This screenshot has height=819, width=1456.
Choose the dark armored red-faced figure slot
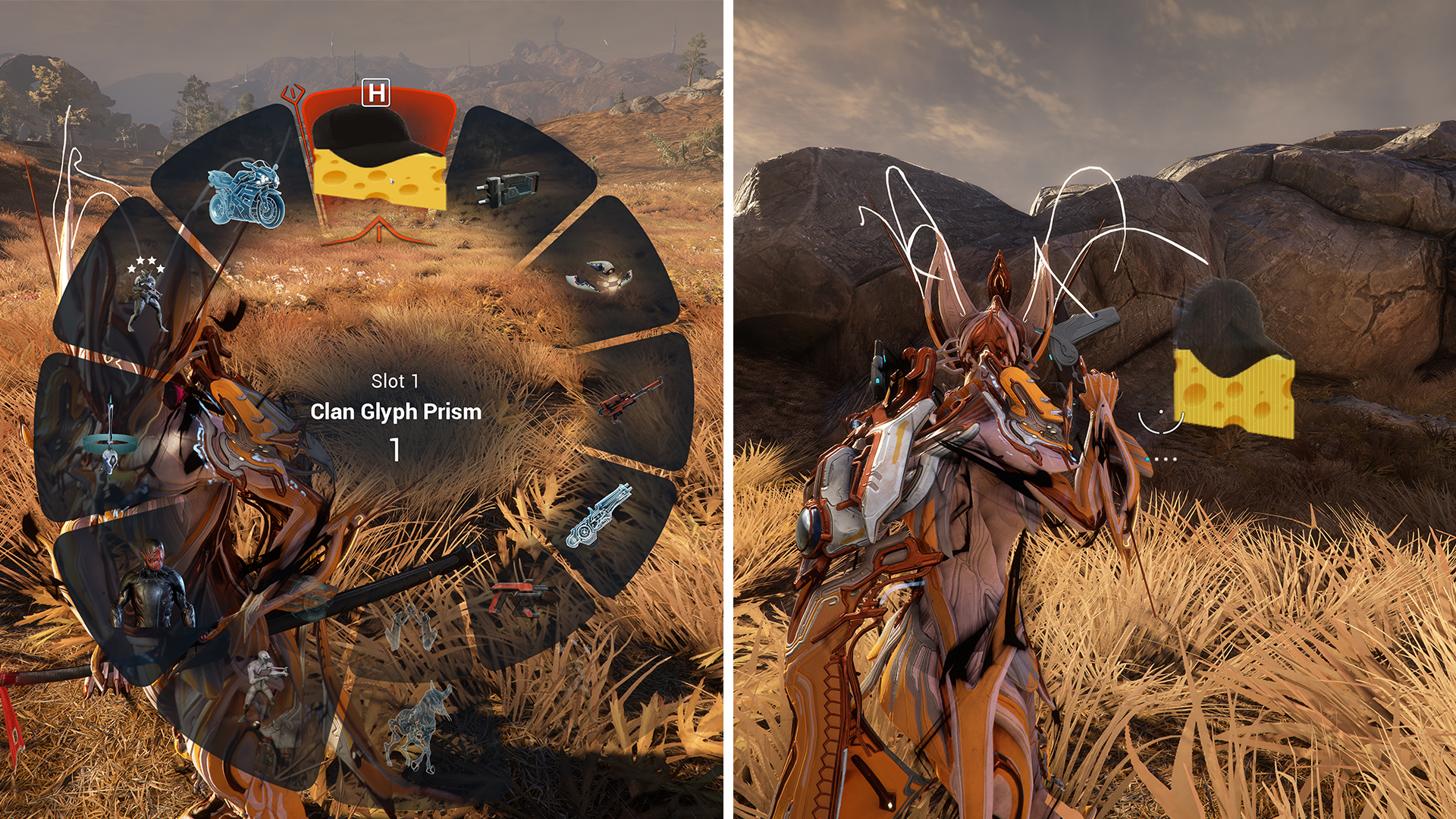[x=152, y=586]
